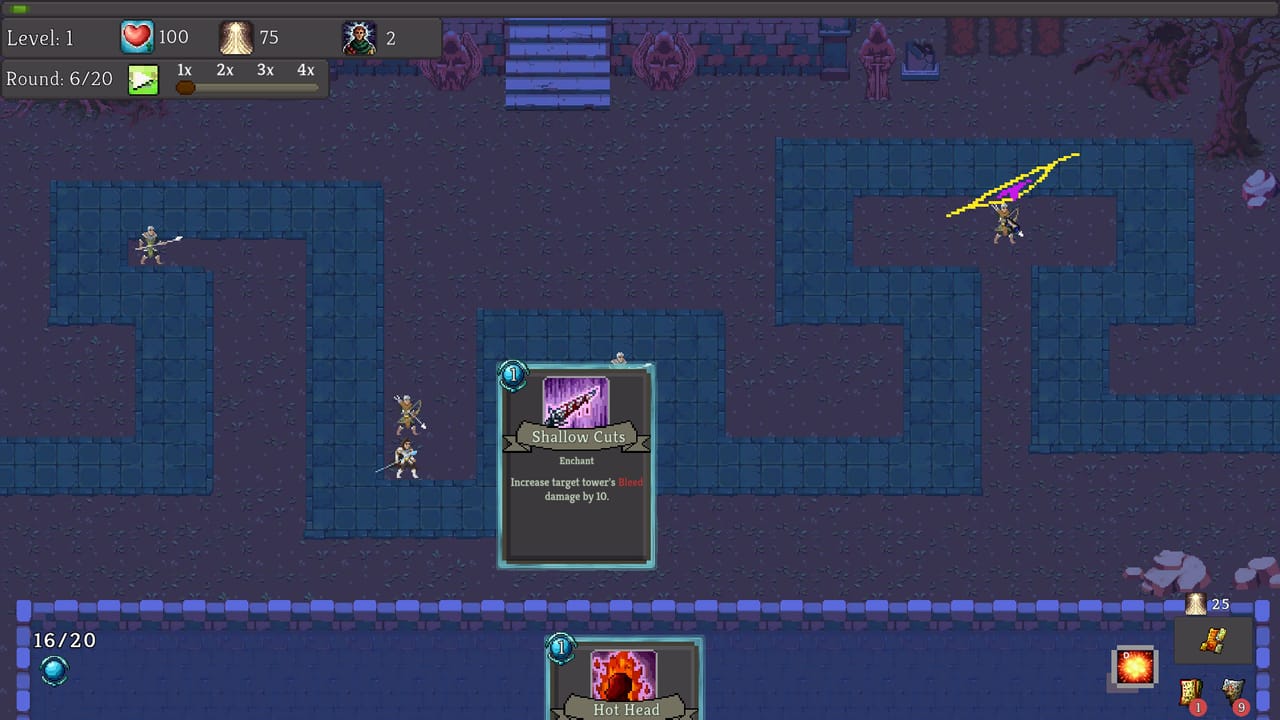Click the Round 6/20 counter
Viewport: 1280px width, 720px height.
59,78
